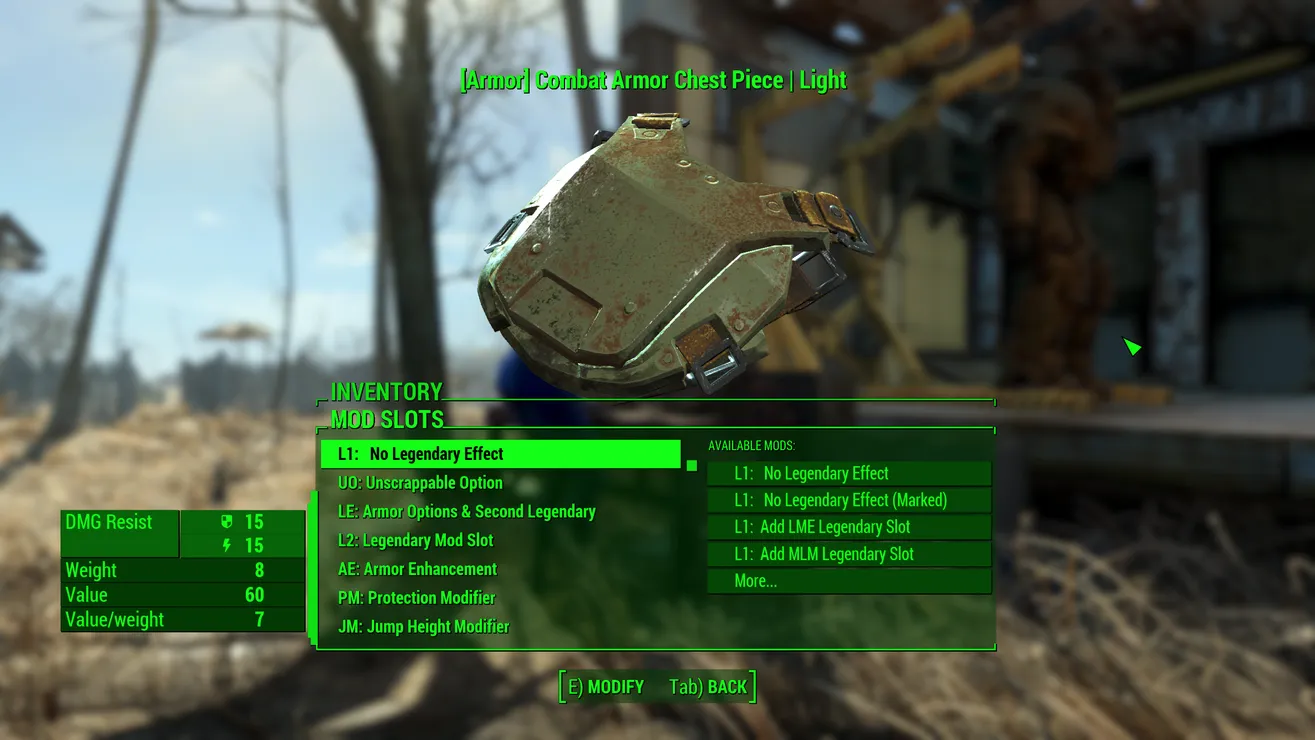Screen dimensions: 1315x740
Task: Select the L1 No Legendary Effect slot
Action: point(500,454)
